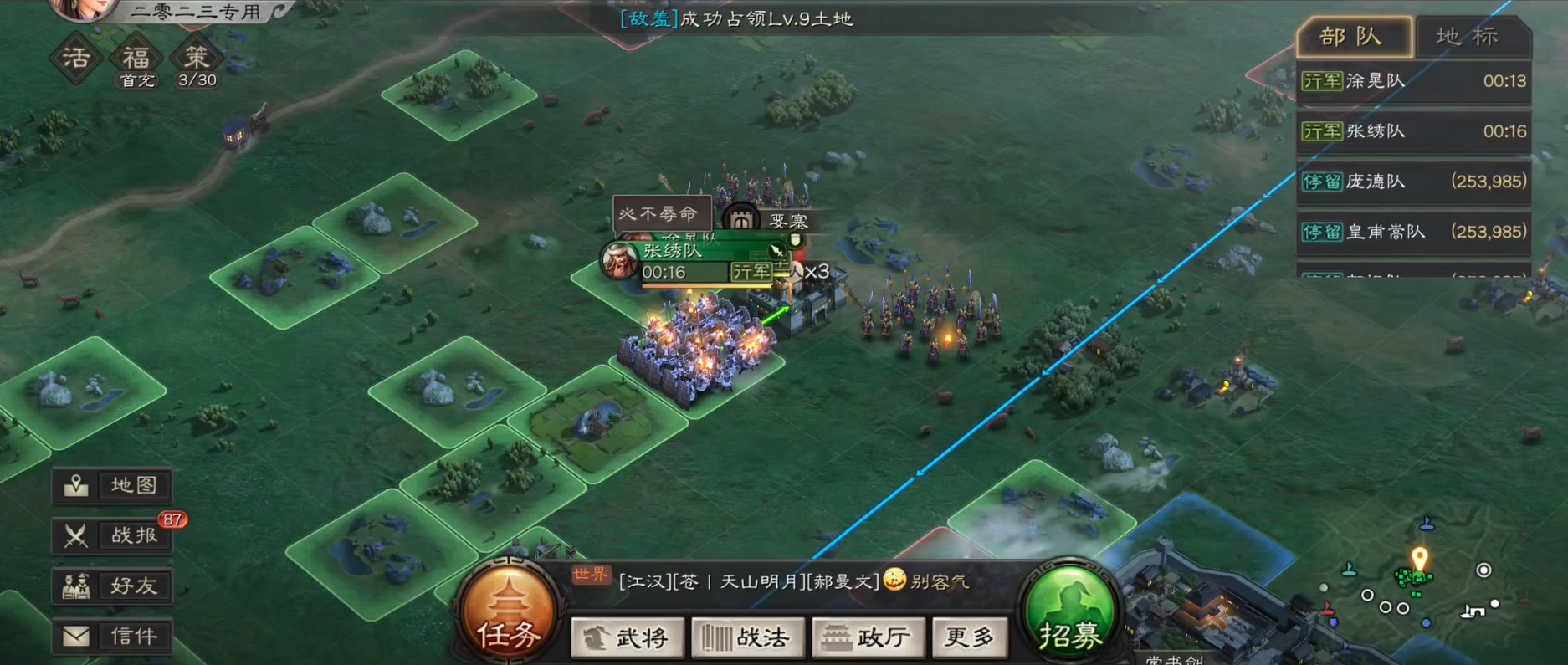This screenshot has width=1568, height=665.
Task: Select the 部队 troops tab
Action: (1353, 37)
